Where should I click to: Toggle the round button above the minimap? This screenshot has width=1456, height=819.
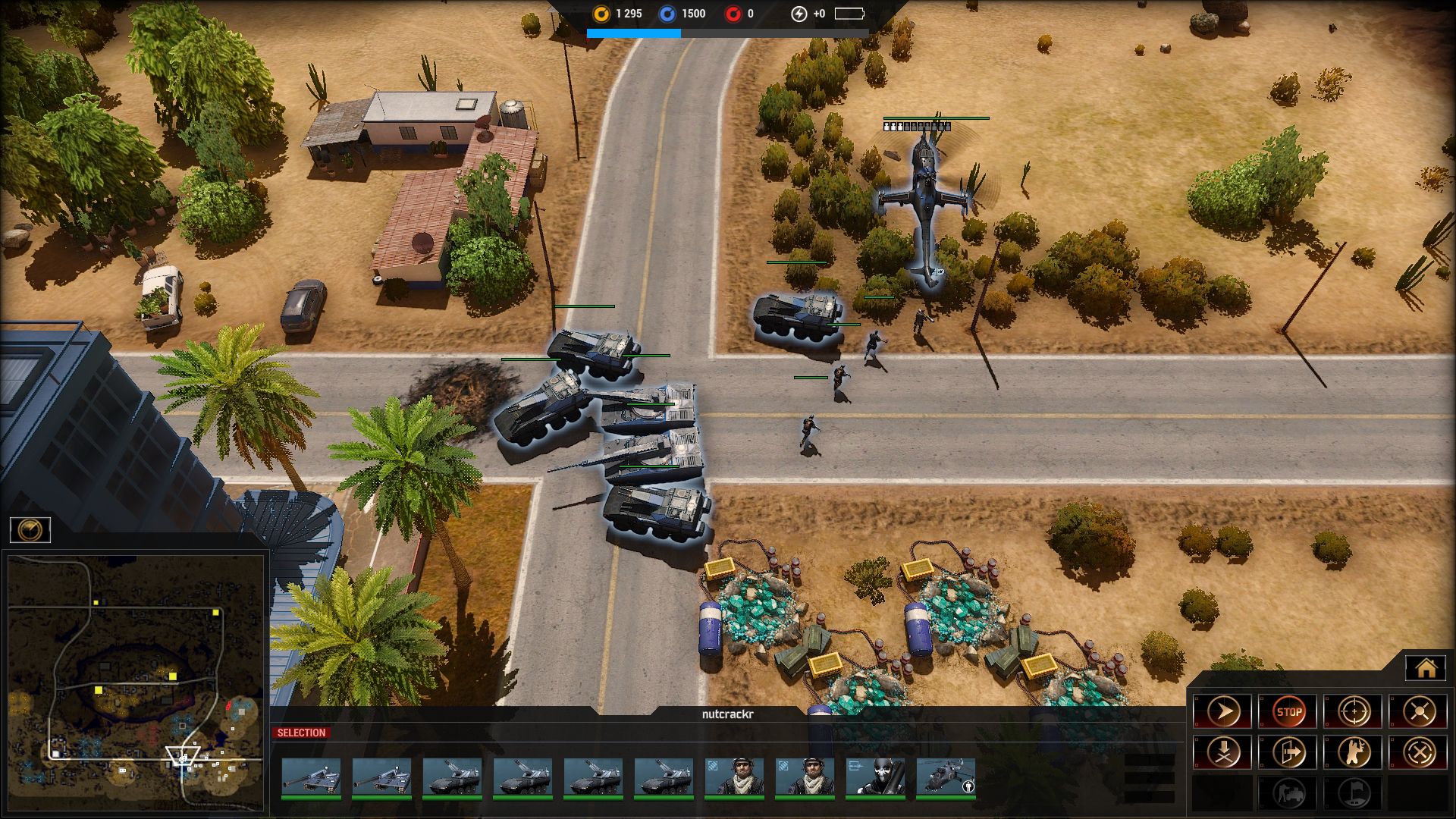click(30, 529)
